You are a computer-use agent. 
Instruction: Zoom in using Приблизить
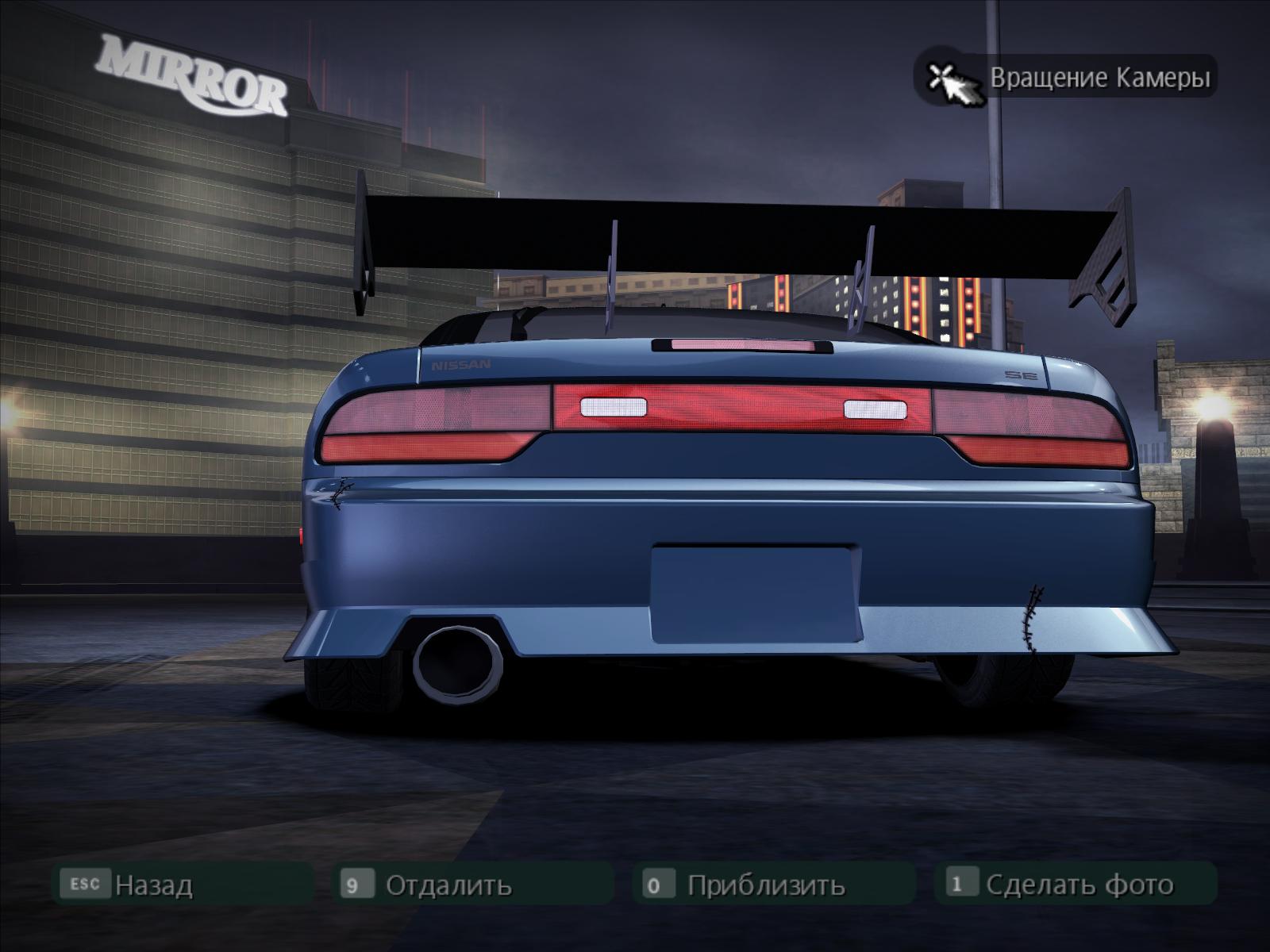click(x=765, y=885)
